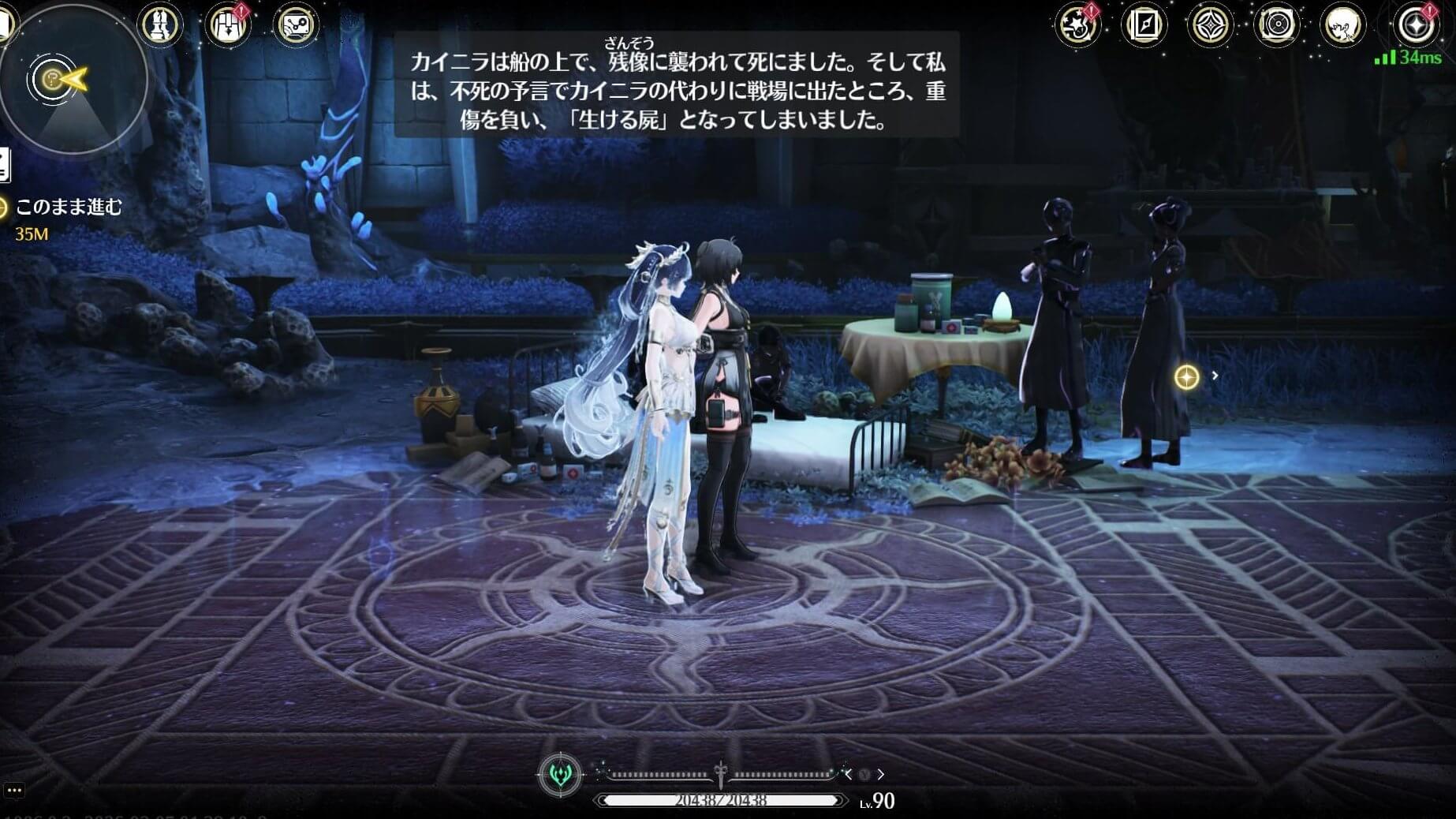Image resolution: width=1456 pixels, height=819 pixels.
Task: Open the quest log page icon
Action: tap(4, 166)
